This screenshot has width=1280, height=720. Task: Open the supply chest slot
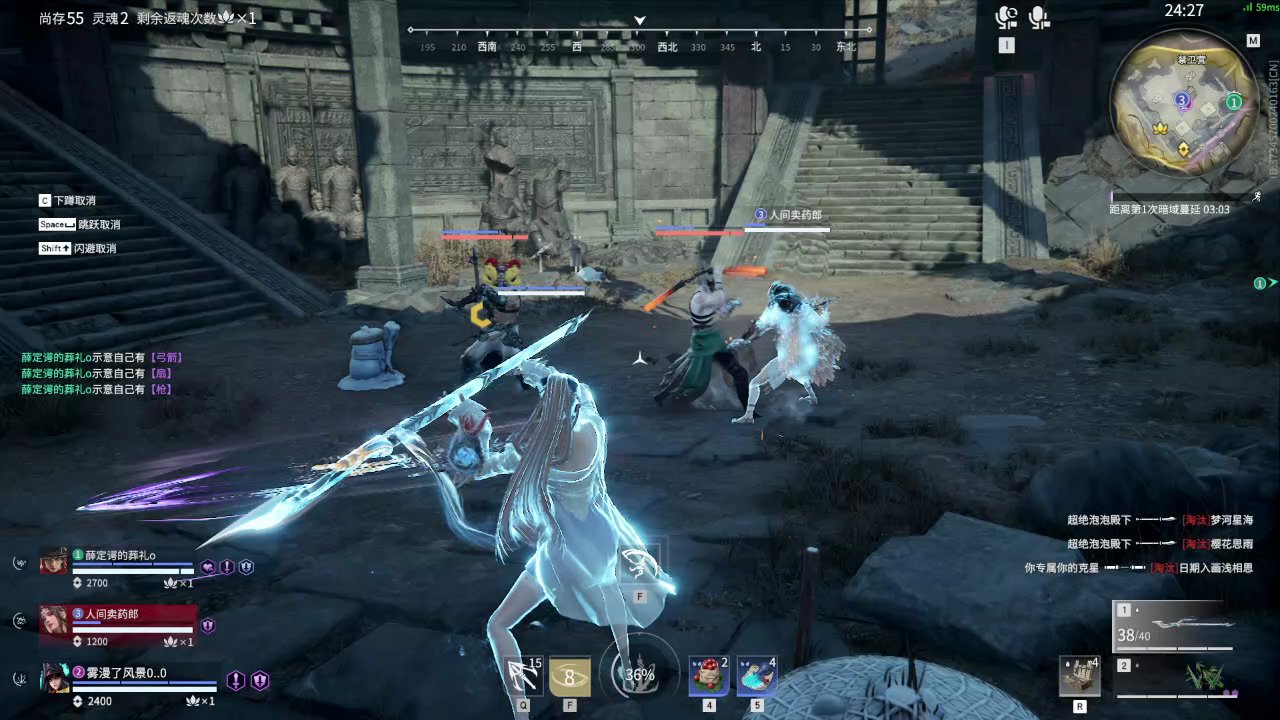coord(1080,677)
